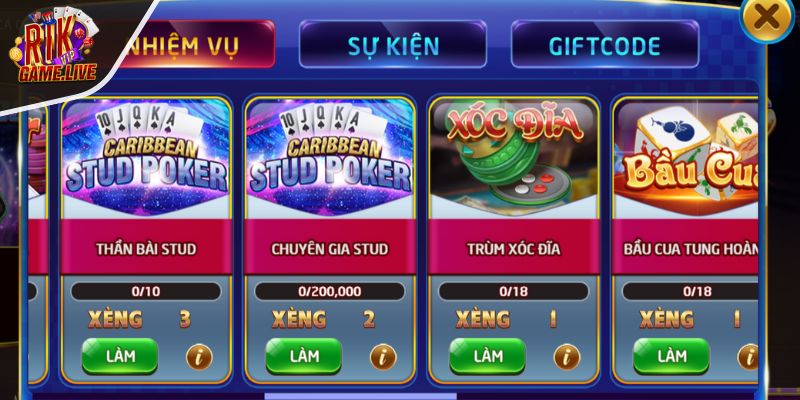Screen dimensions: 800x400
Task: Close the mission panel with X
Action: pos(767,17)
